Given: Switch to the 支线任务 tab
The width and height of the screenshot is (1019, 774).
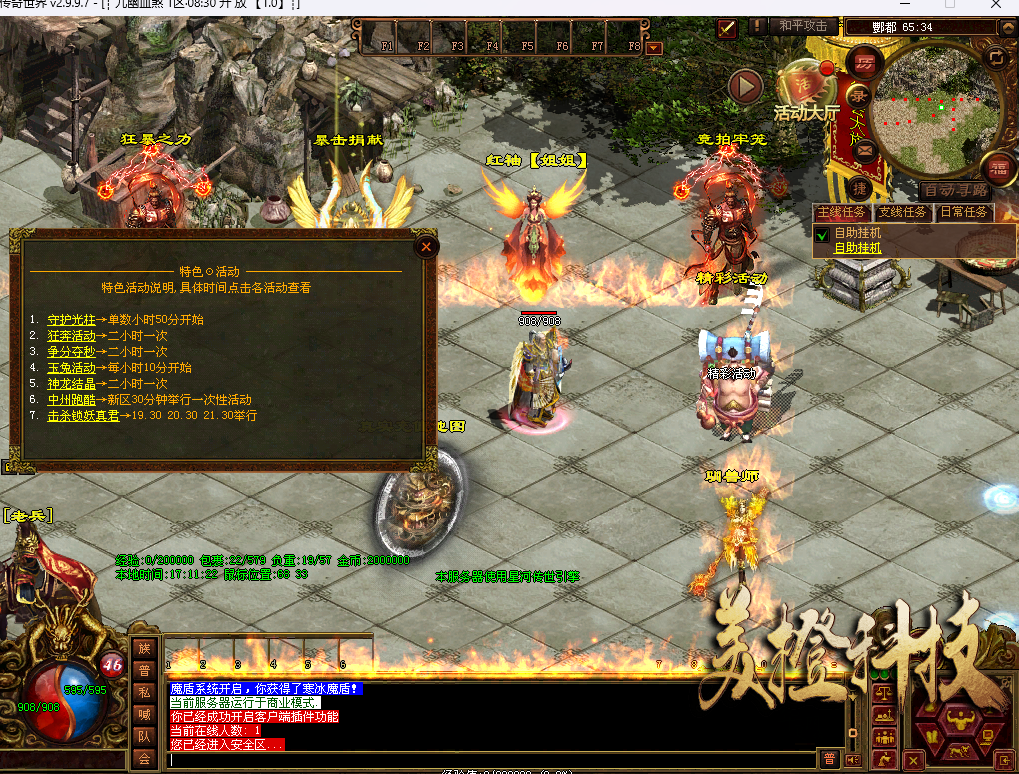Looking at the screenshot, I should 902,212.
